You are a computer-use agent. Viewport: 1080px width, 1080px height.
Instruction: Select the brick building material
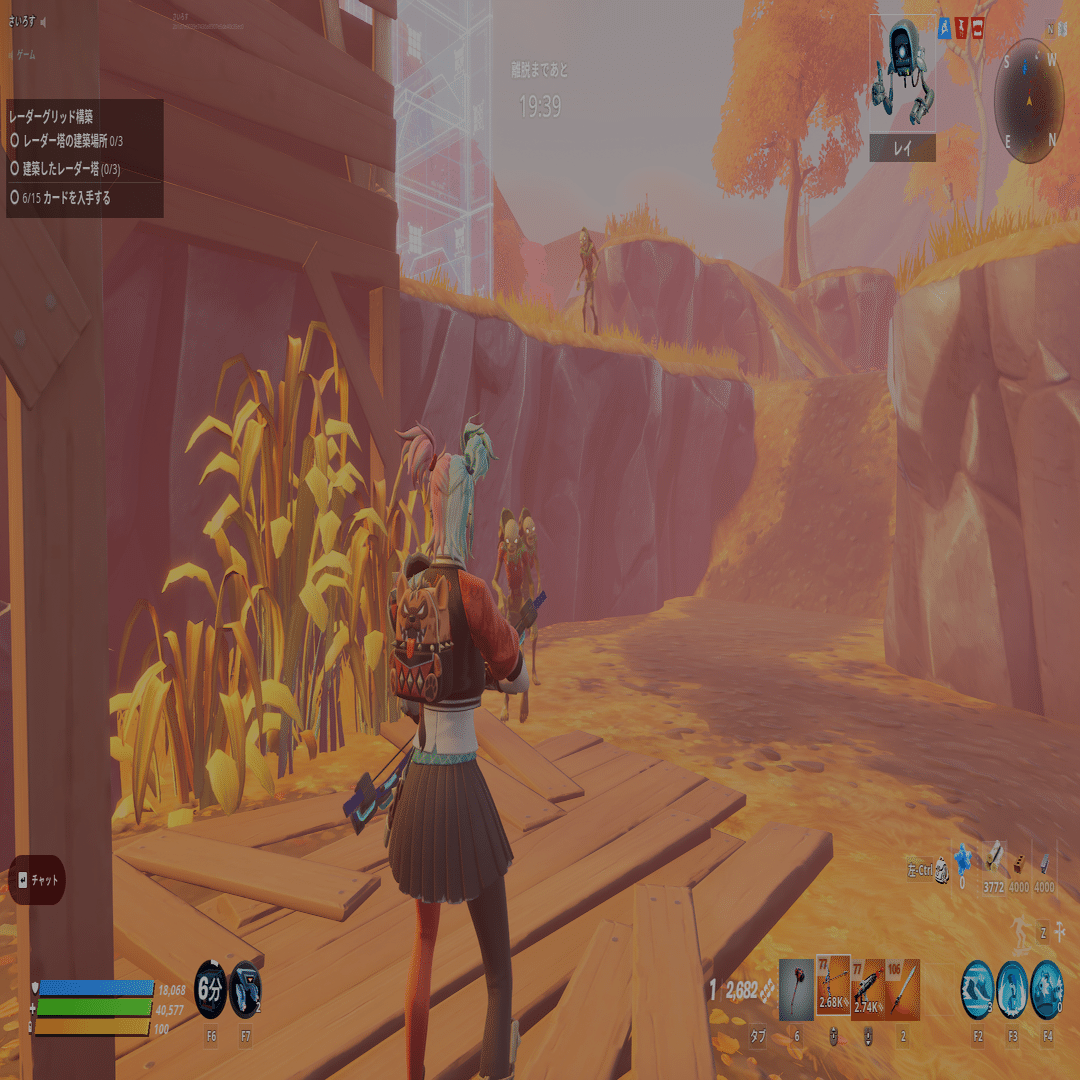pyautogui.click(x=1019, y=863)
